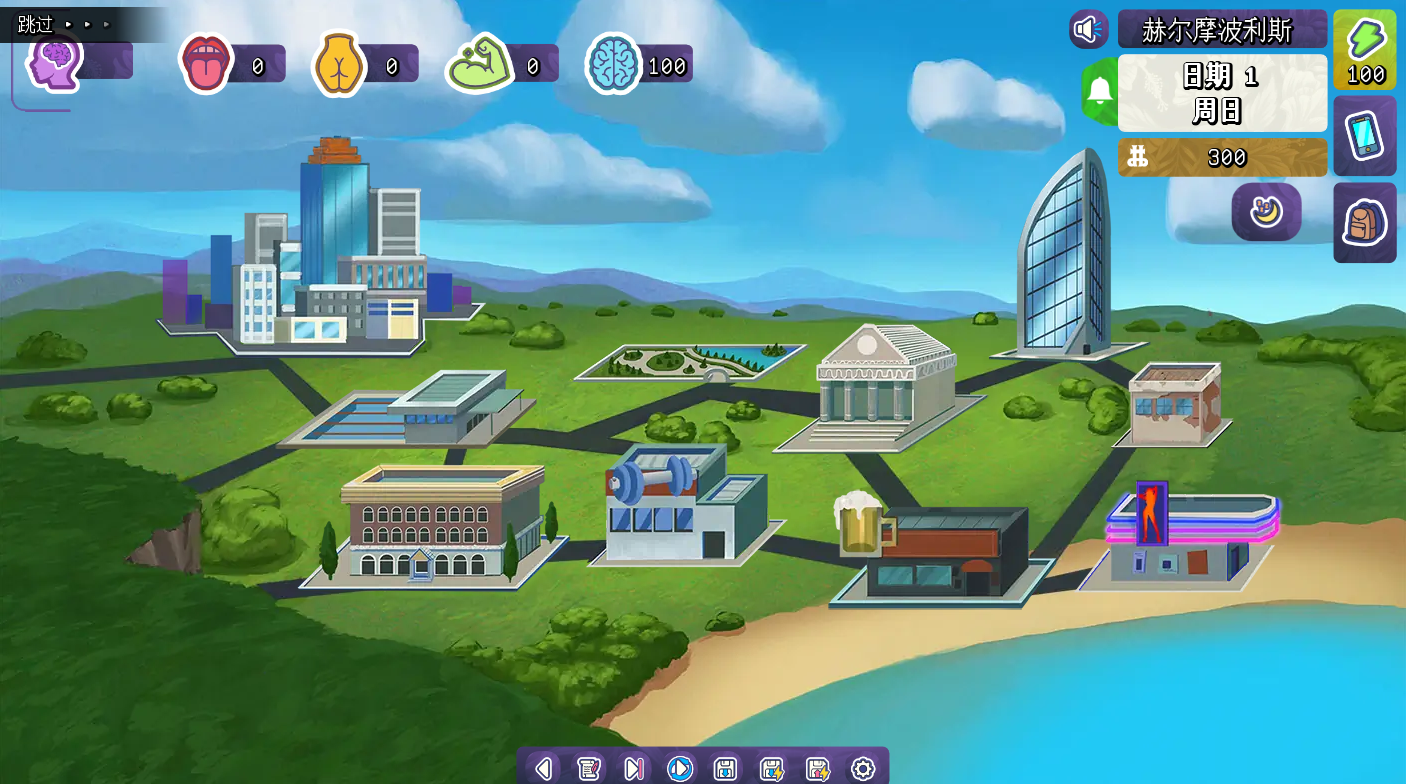Screen dimensions: 1406x784
Task: Open the scroll and quill history log
Action: [x=589, y=768]
